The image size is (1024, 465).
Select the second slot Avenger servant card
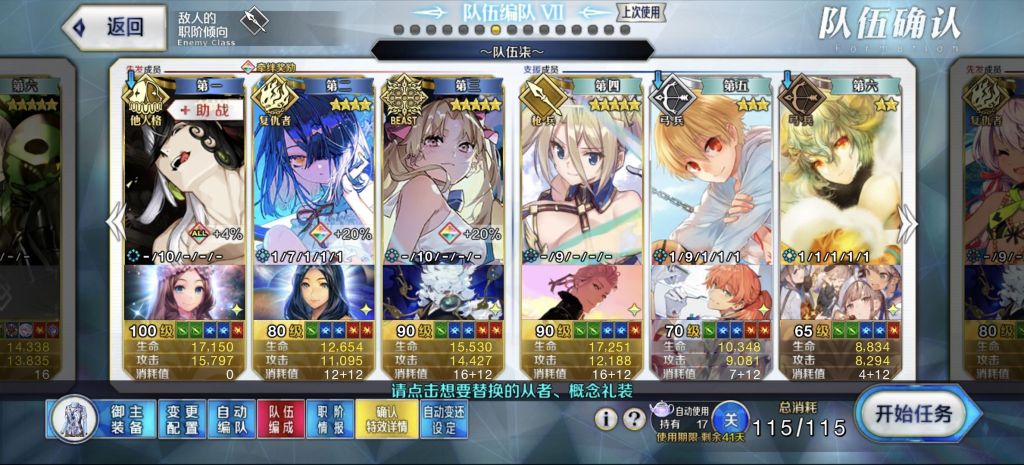tap(313, 180)
